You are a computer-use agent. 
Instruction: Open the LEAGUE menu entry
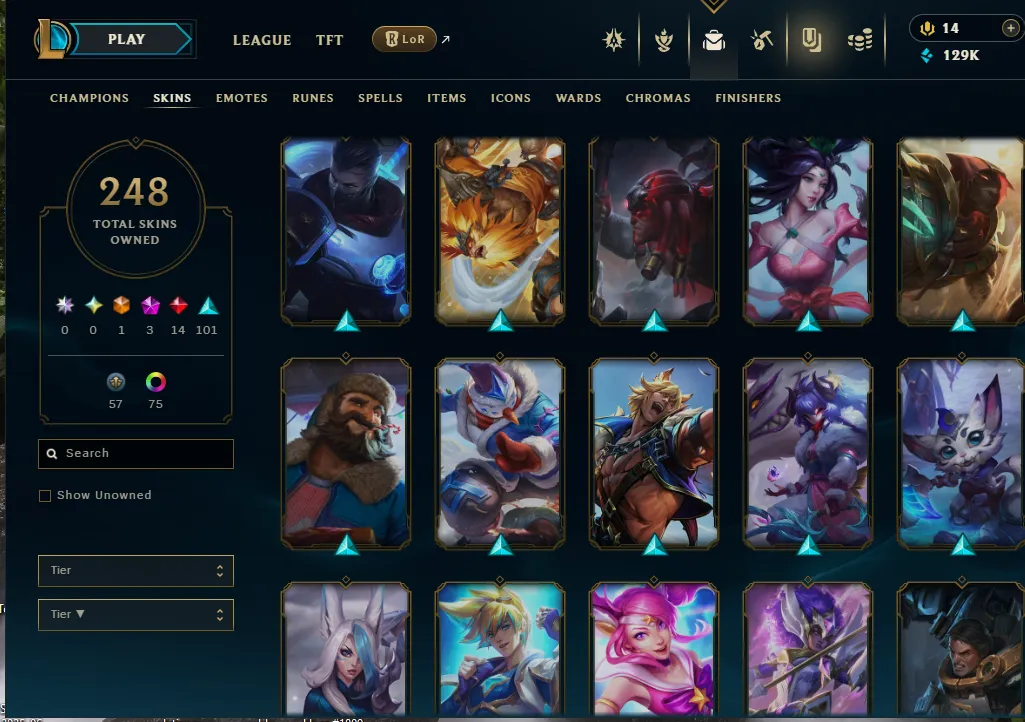point(262,41)
